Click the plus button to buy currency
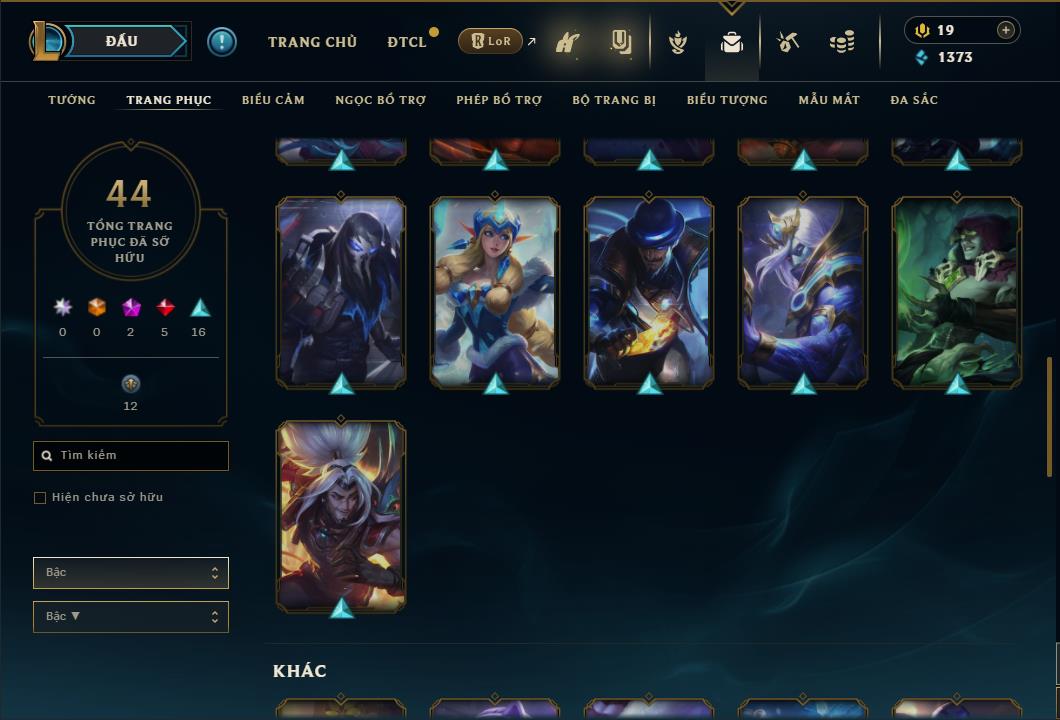 click(x=1006, y=30)
